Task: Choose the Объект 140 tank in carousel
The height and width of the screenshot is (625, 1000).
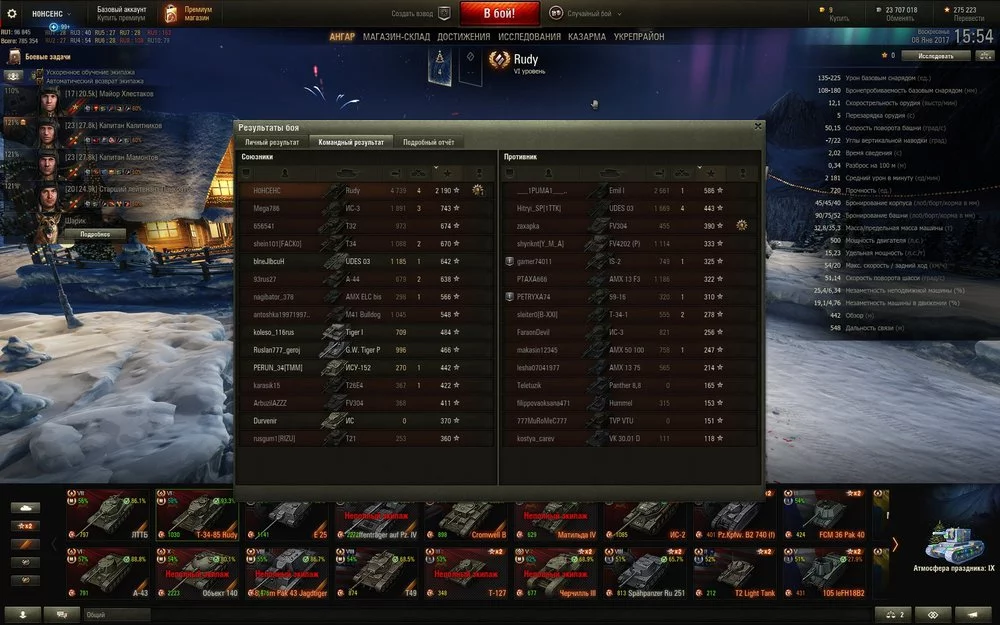Action: [197, 574]
